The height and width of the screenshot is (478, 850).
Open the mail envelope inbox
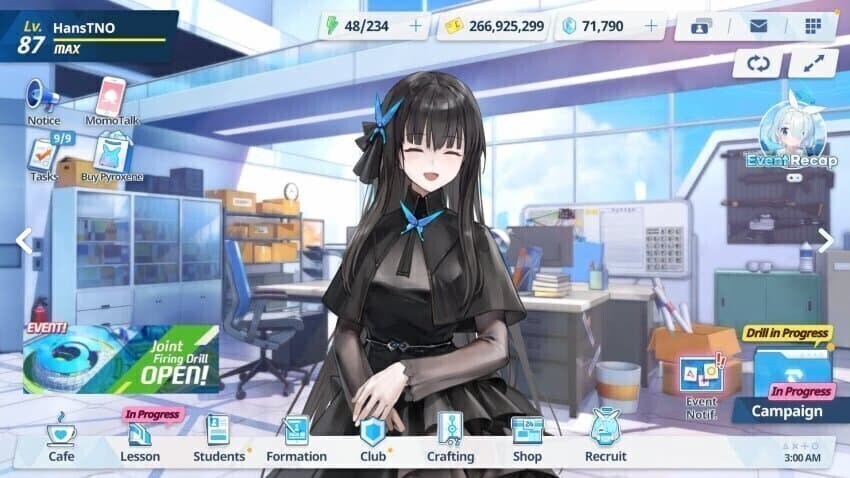pos(757,26)
